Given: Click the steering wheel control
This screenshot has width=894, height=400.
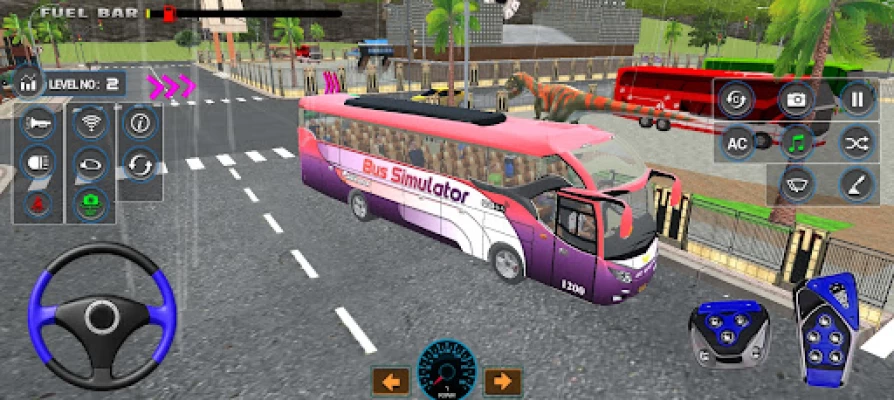Looking at the screenshot, I should 102,317.
